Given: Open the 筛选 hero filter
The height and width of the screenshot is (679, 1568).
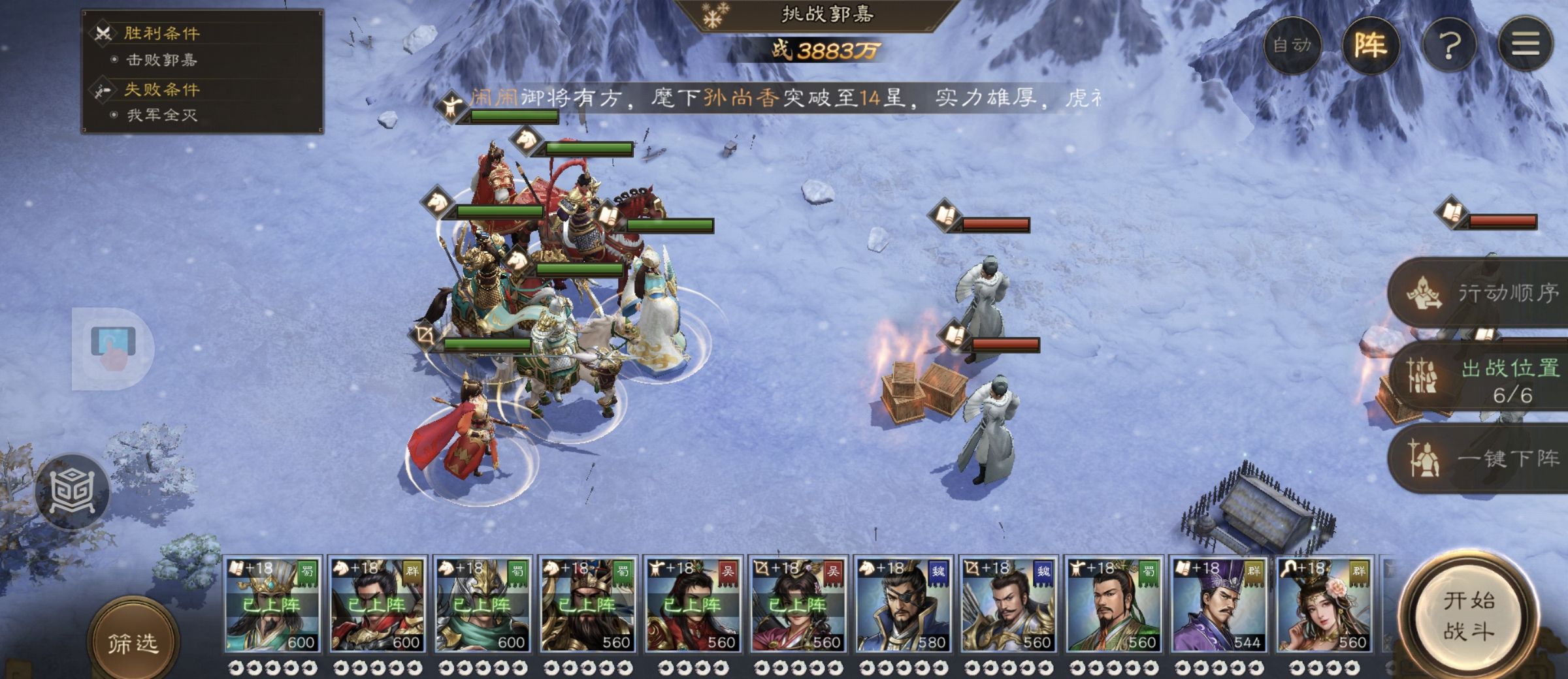Looking at the screenshot, I should click(x=133, y=643).
